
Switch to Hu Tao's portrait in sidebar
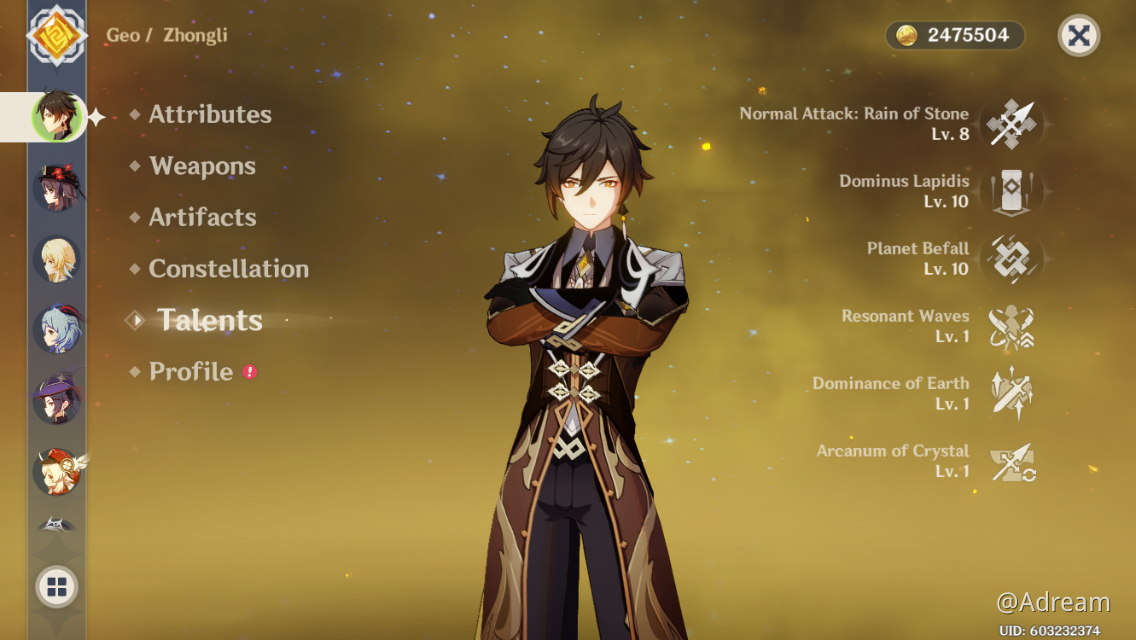pos(57,187)
